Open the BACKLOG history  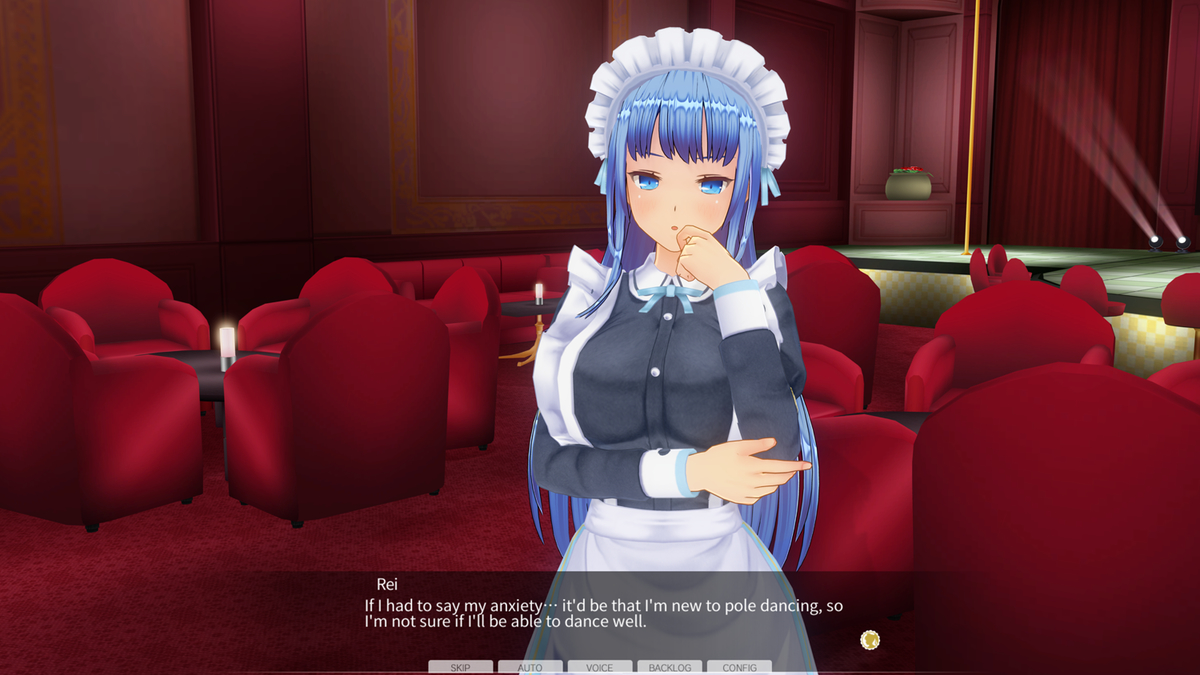point(670,667)
